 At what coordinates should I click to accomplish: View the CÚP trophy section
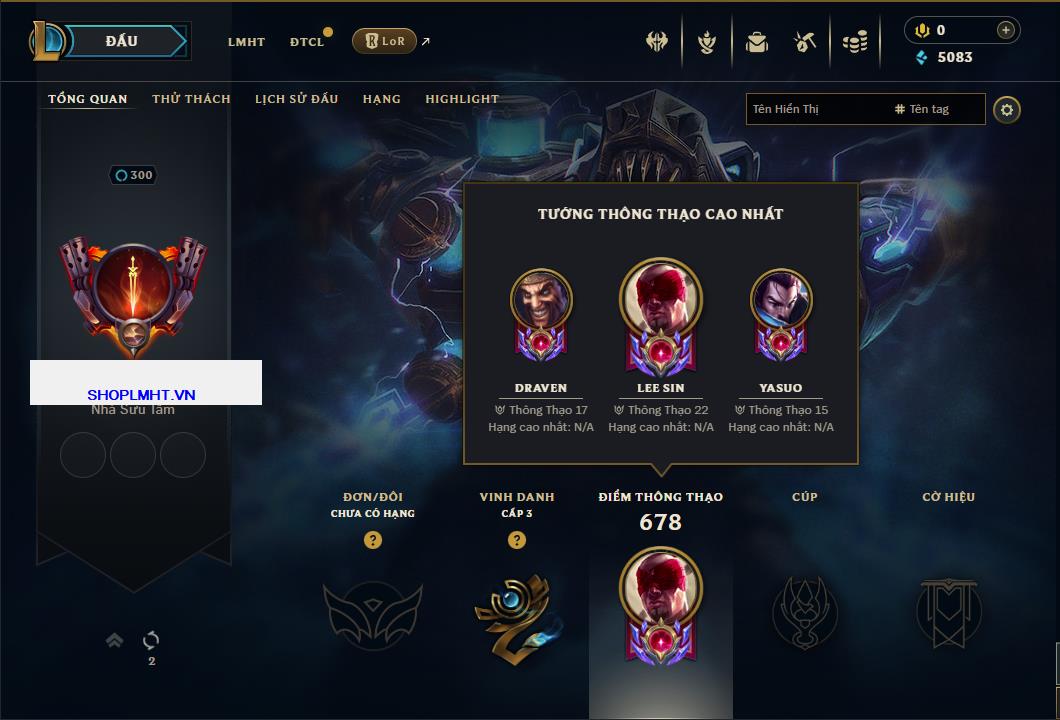coord(805,610)
